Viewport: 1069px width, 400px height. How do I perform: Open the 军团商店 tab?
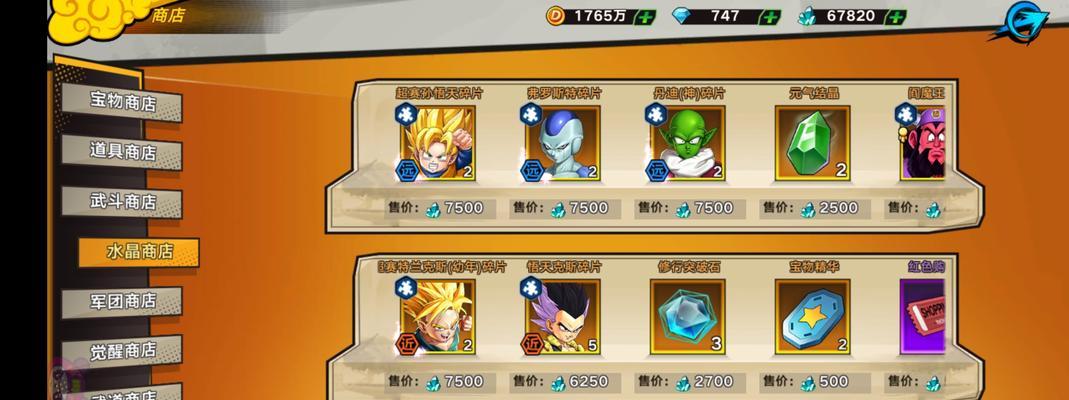123,300
